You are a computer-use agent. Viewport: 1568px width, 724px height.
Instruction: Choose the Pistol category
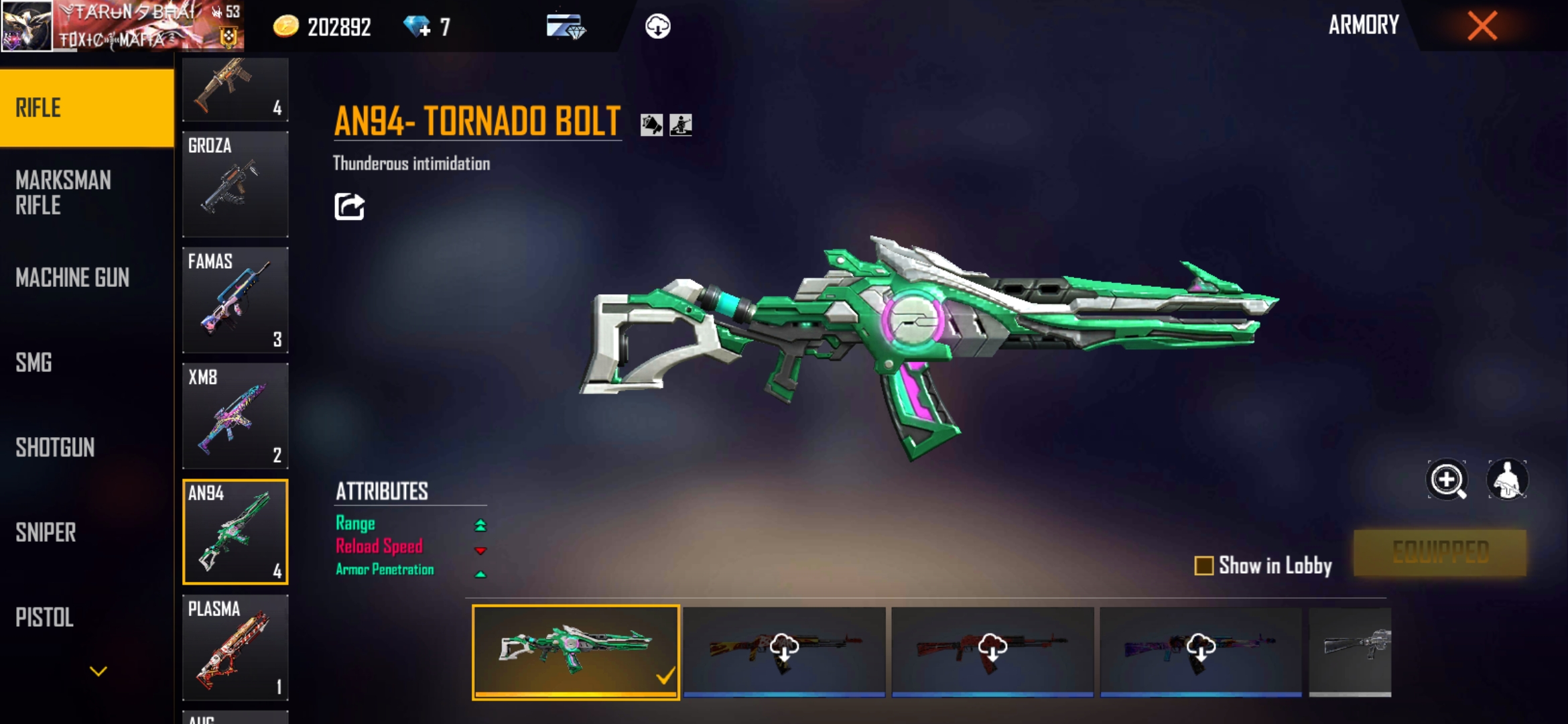pos(44,617)
